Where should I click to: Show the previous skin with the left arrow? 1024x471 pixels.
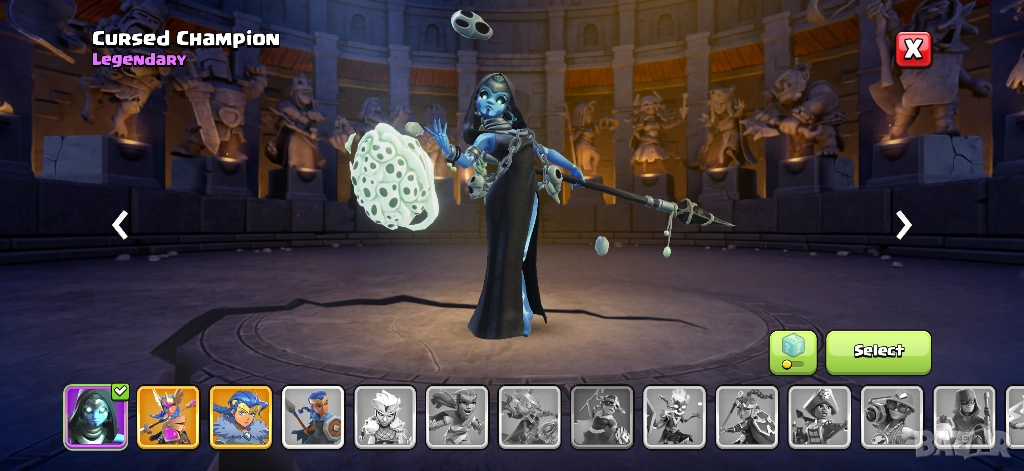[120, 225]
